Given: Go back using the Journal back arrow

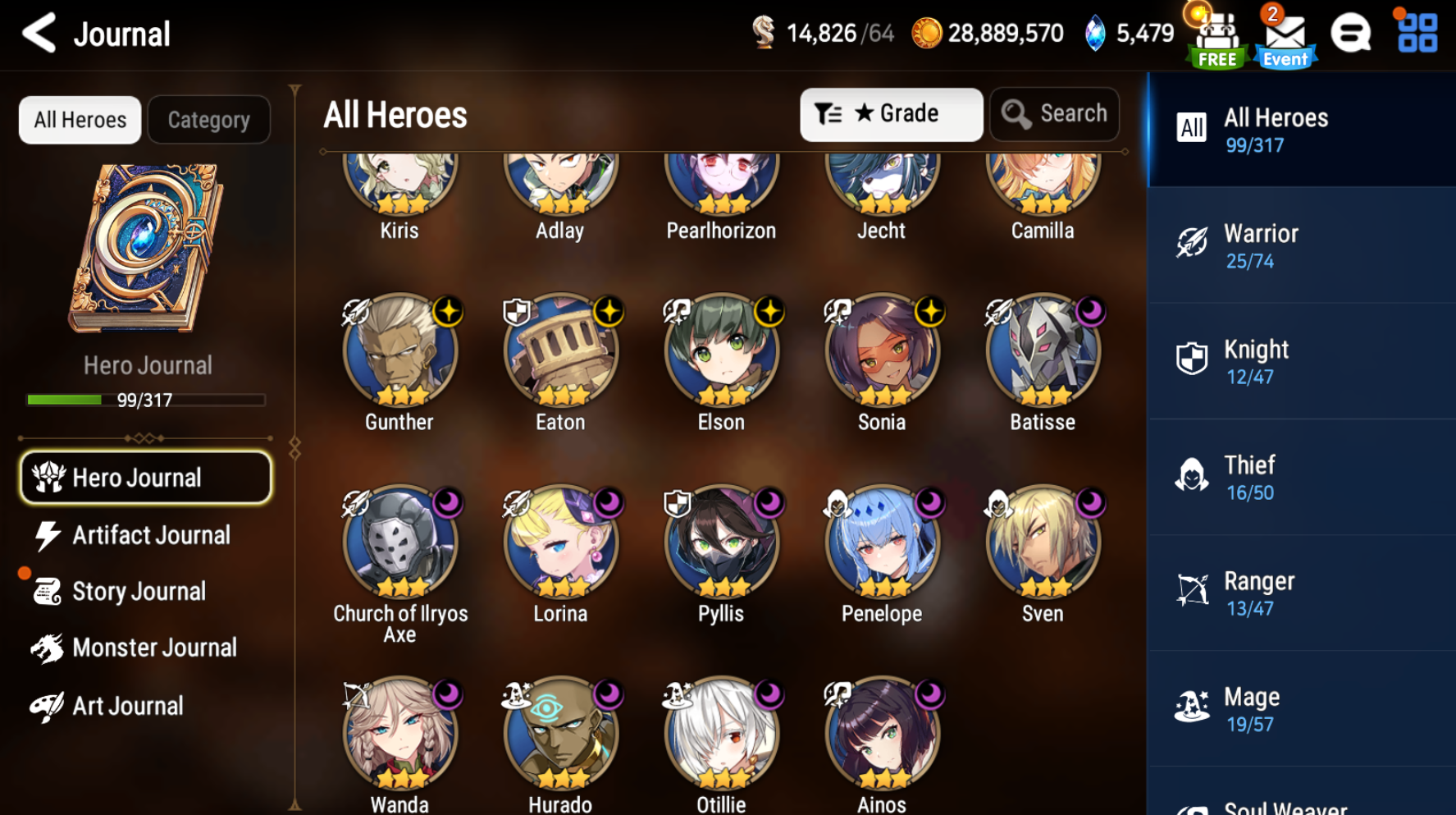Looking at the screenshot, I should 39,33.
